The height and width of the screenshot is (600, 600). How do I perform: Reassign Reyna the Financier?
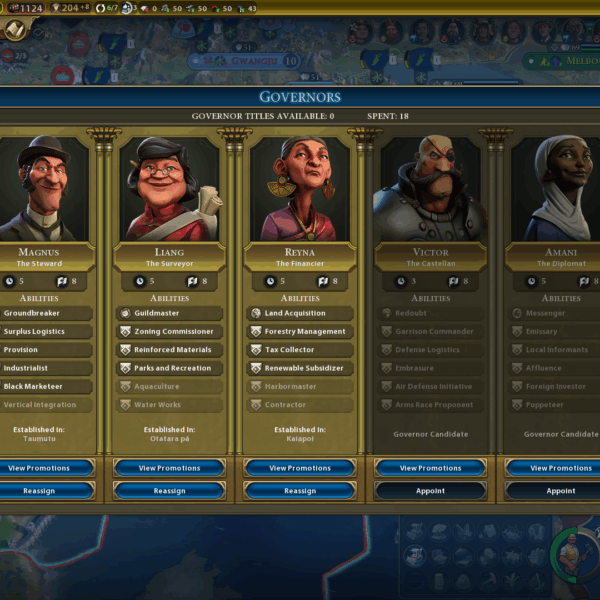(300, 491)
